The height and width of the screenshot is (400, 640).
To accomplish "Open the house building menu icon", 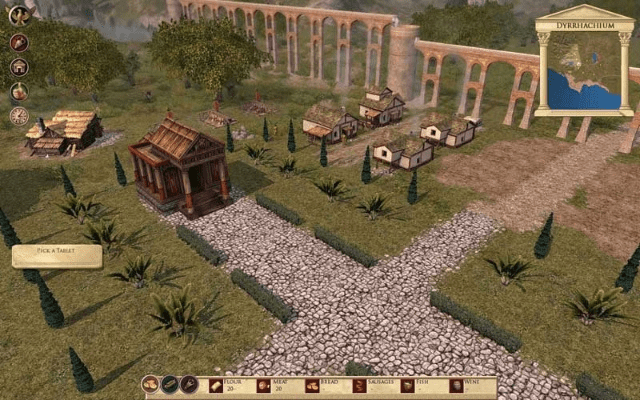I will point(19,67).
